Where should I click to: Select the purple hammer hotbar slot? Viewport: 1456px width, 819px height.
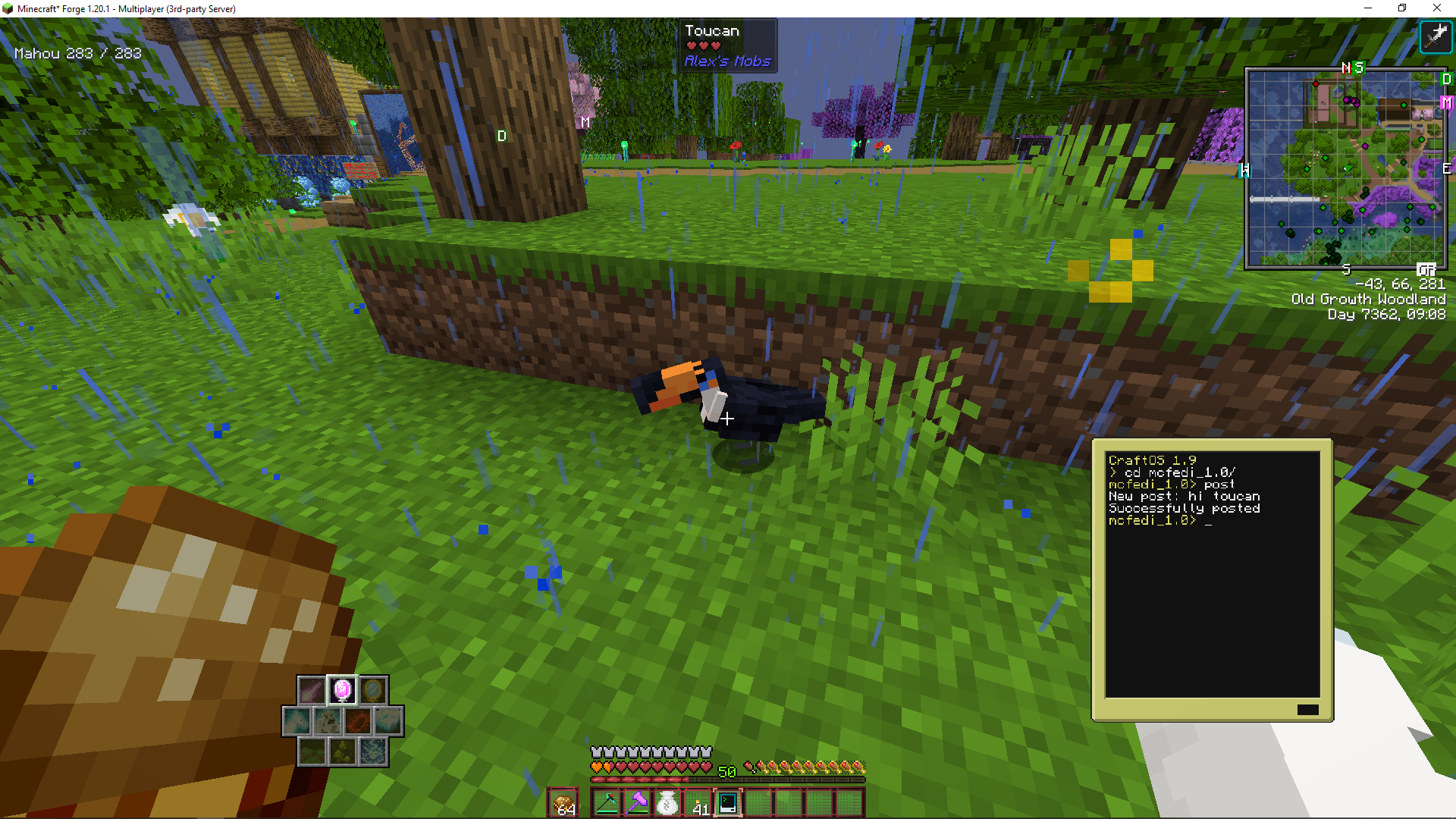[637, 803]
